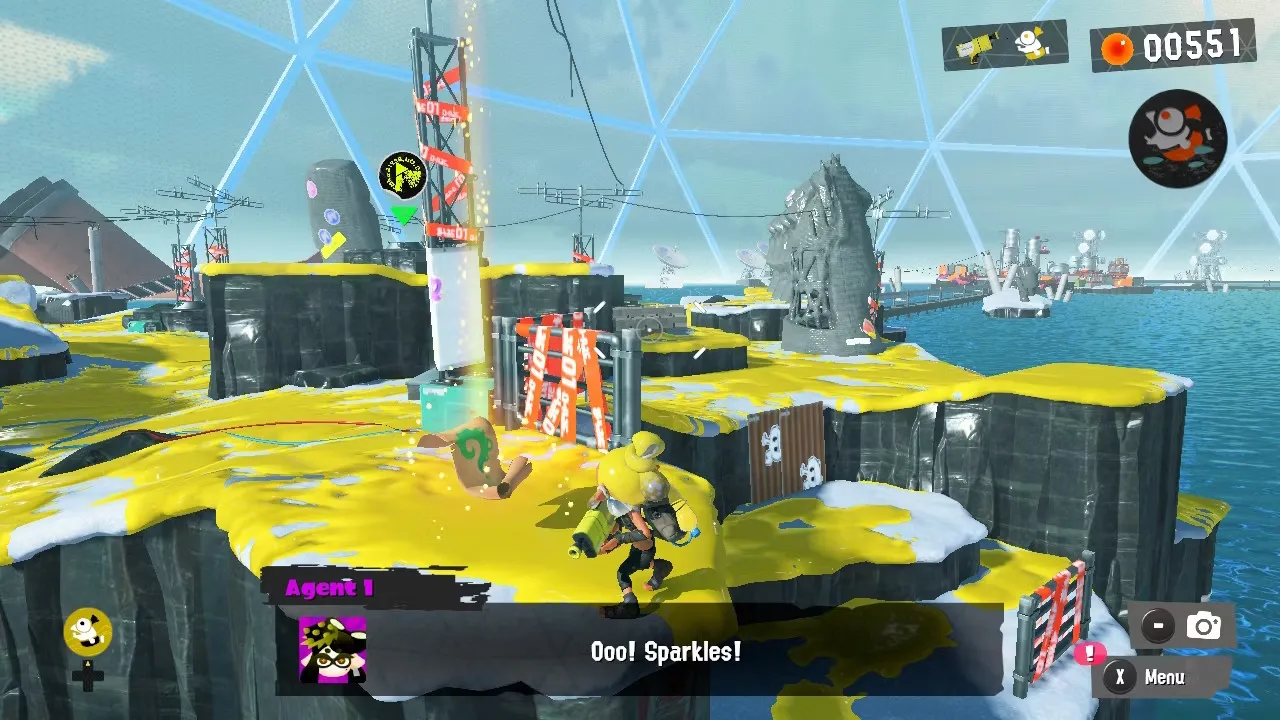Viewport: 1280px width, 720px height.
Task: Click the hero weapon loadout panel
Action: click(x=1004, y=45)
